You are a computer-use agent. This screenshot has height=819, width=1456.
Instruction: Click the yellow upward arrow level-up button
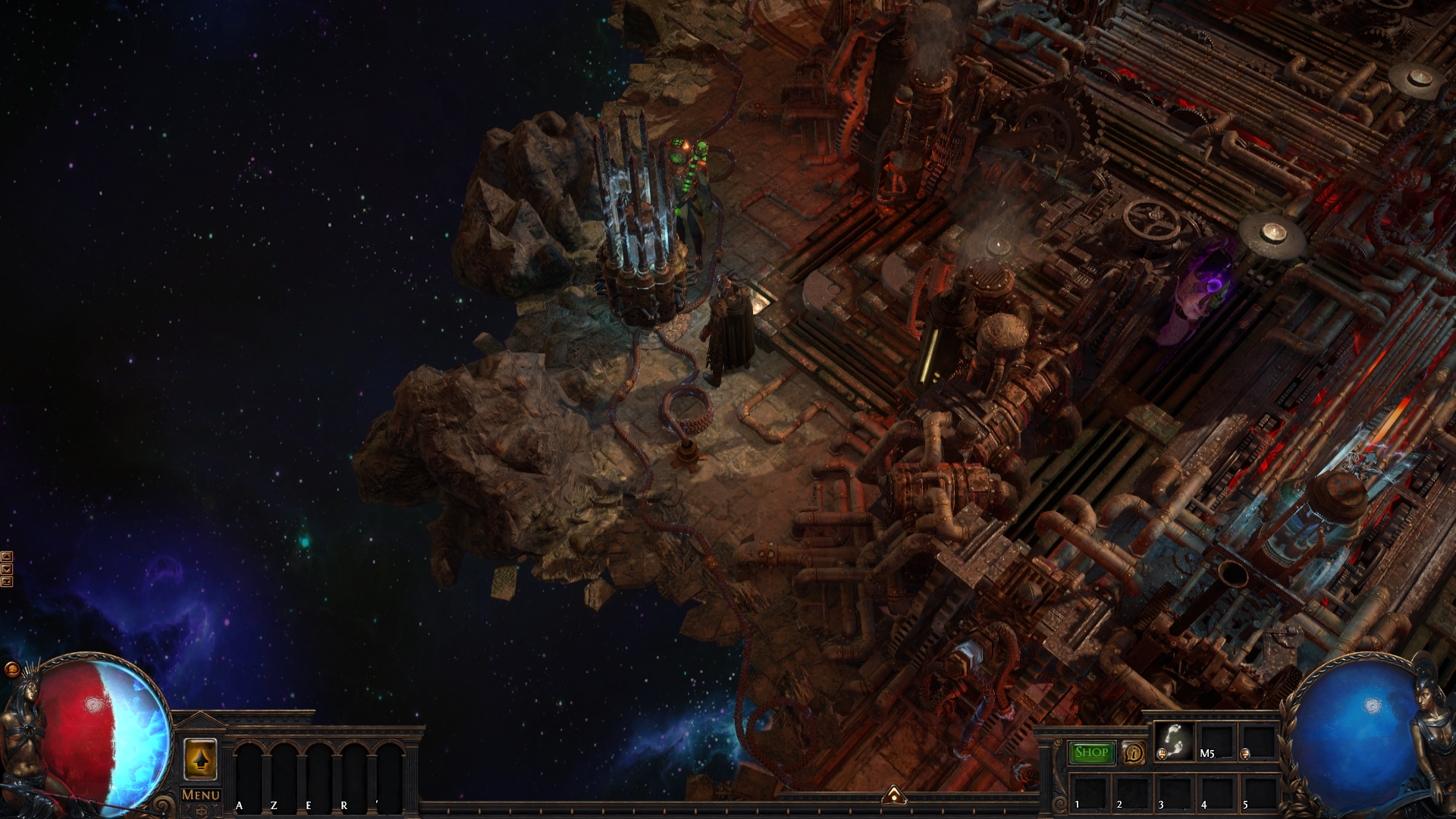click(x=200, y=759)
